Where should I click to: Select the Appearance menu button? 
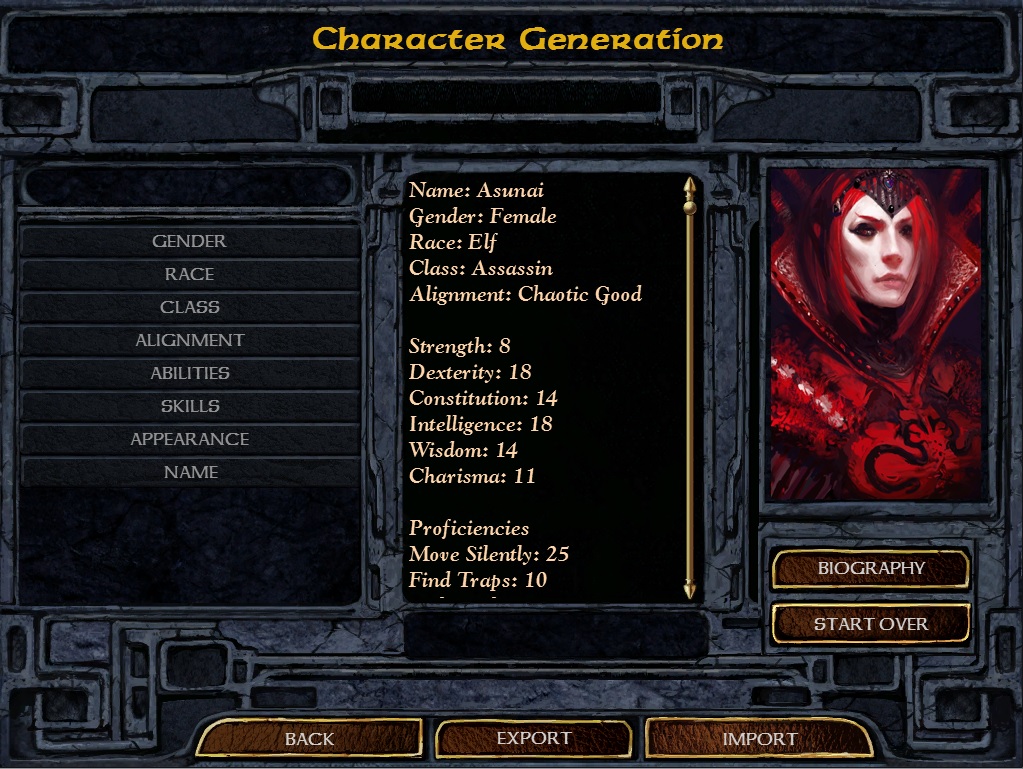(x=189, y=439)
